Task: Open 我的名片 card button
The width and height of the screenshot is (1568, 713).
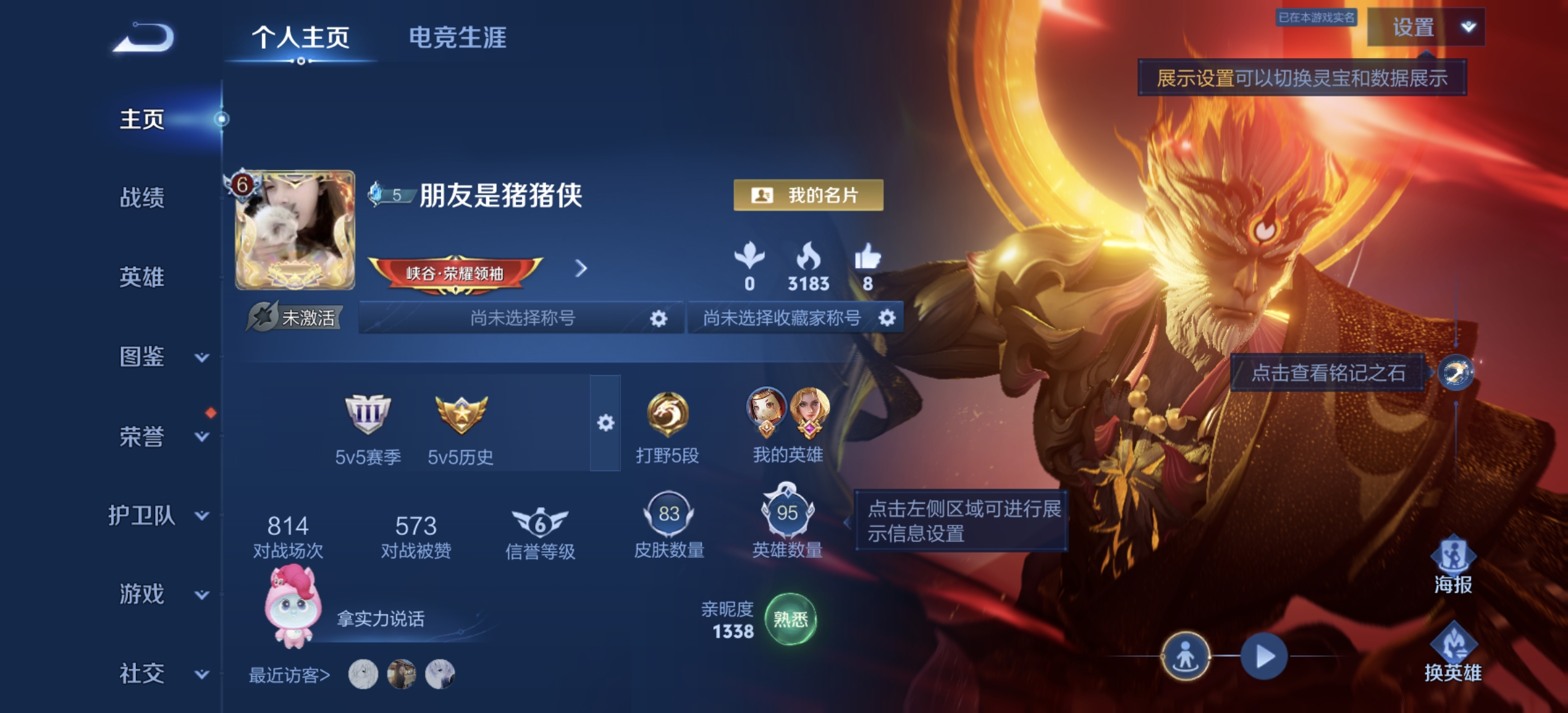Action: (809, 195)
